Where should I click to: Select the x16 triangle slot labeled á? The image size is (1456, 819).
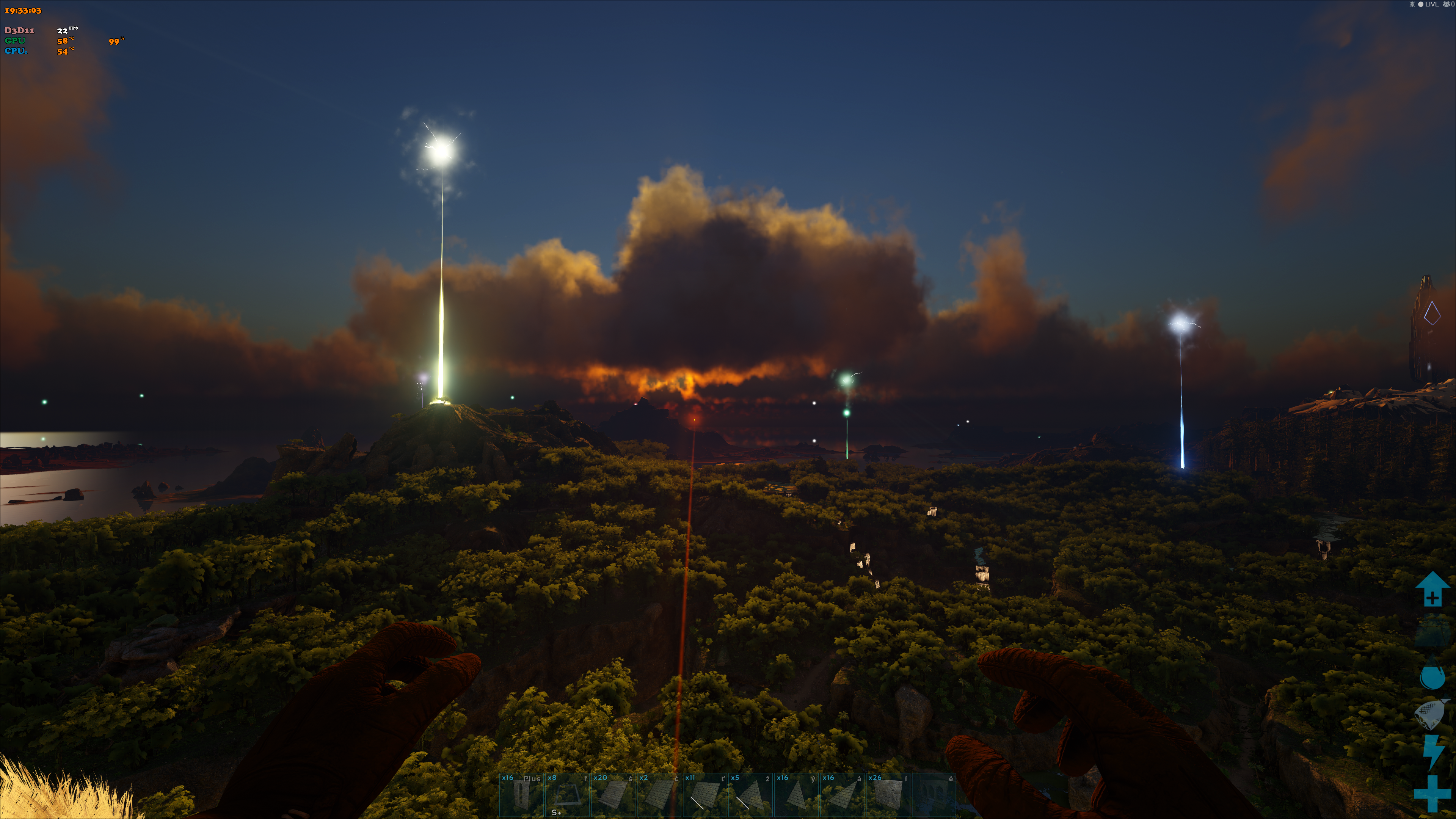[842, 794]
